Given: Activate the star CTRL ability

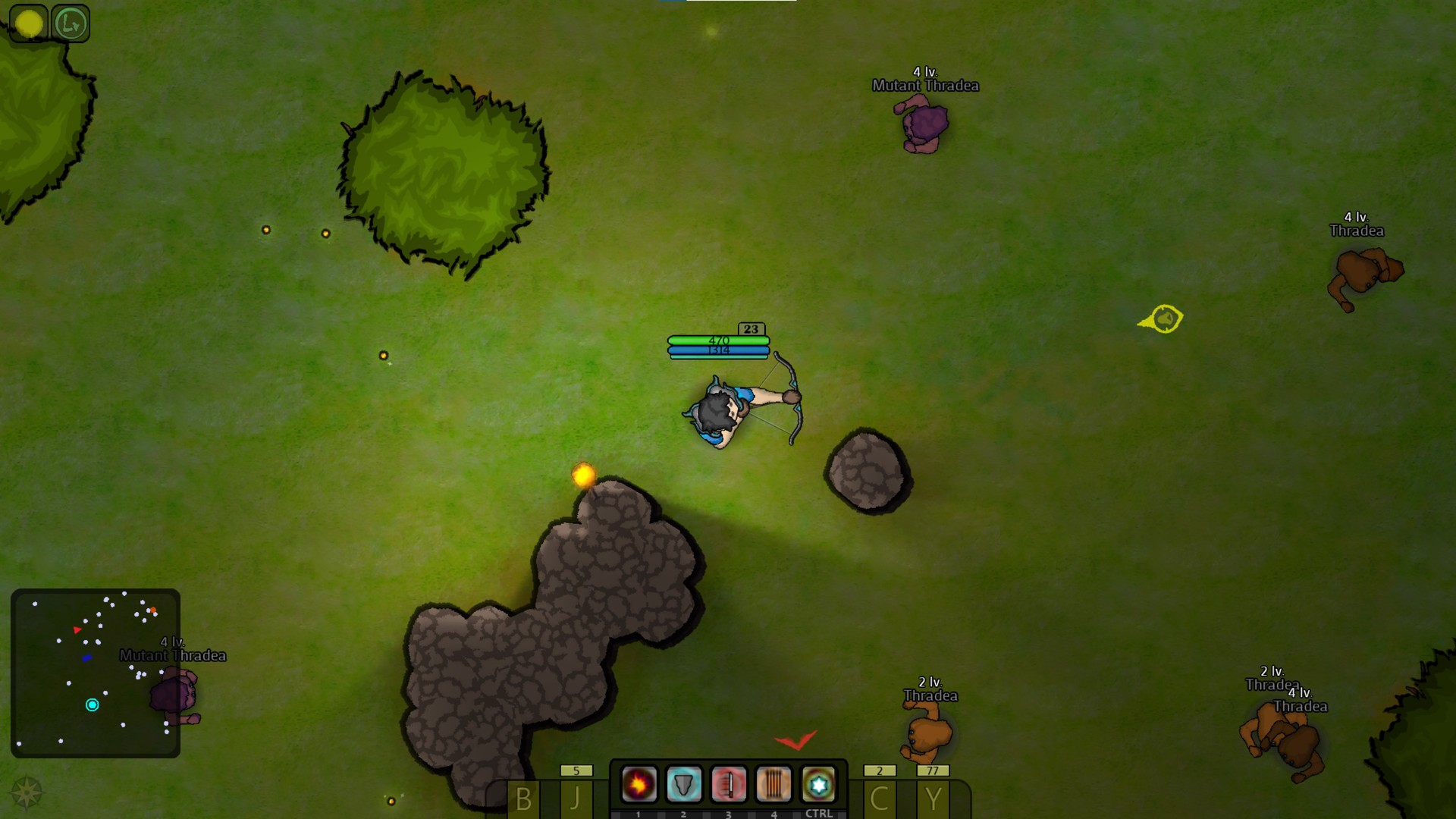Looking at the screenshot, I should [817, 784].
